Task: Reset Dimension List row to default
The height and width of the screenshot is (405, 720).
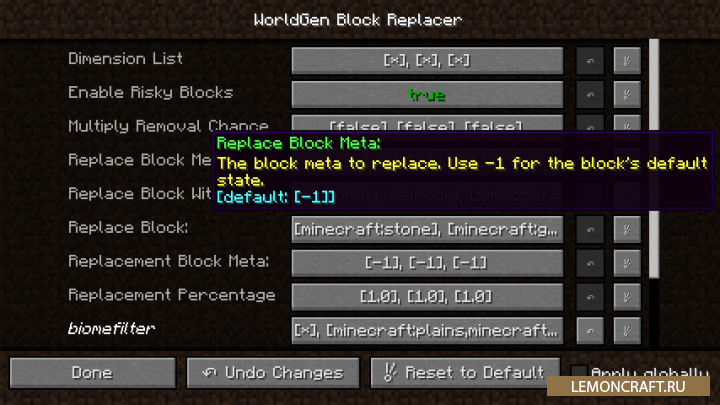Action: click(626, 60)
